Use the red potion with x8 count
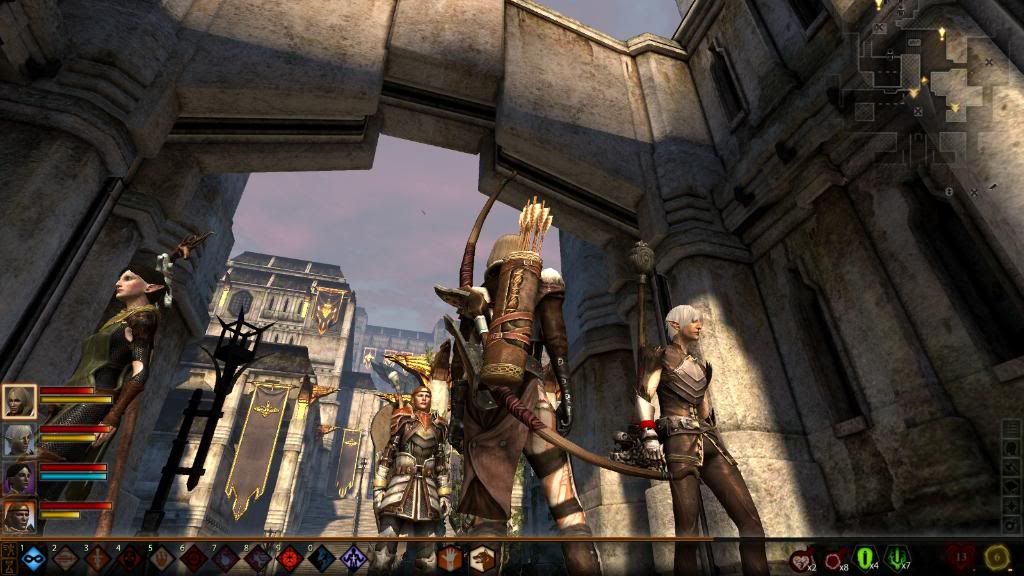 835,558
